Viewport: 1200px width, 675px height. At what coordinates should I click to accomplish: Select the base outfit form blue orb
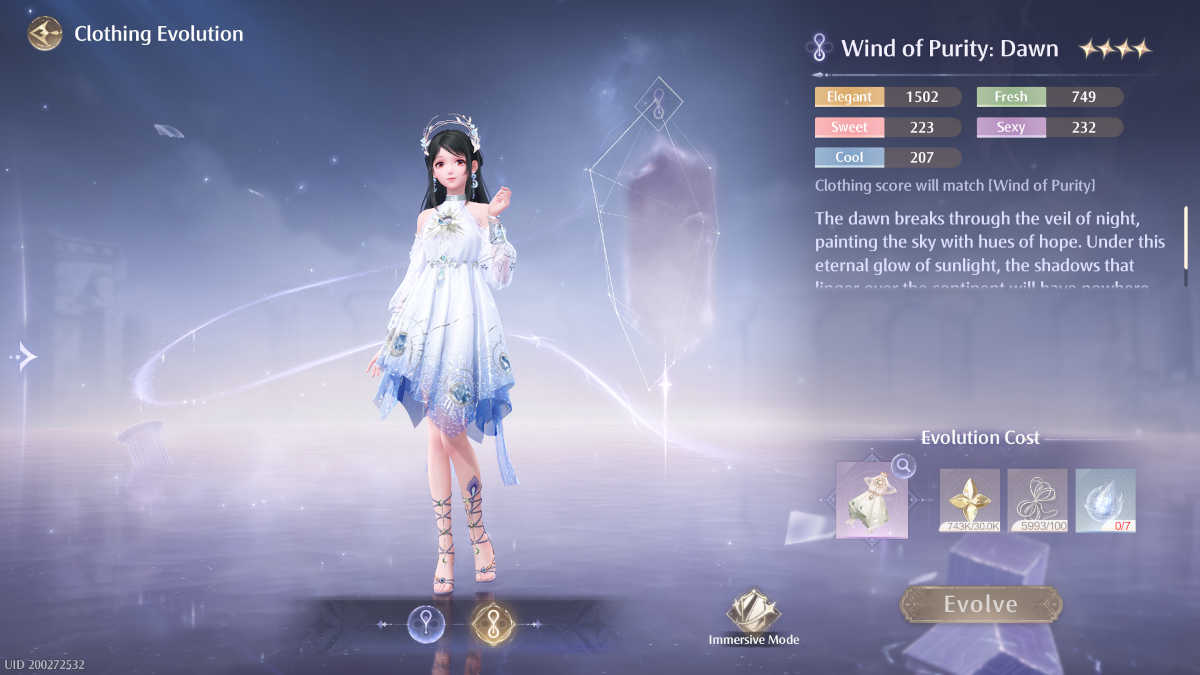point(427,623)
